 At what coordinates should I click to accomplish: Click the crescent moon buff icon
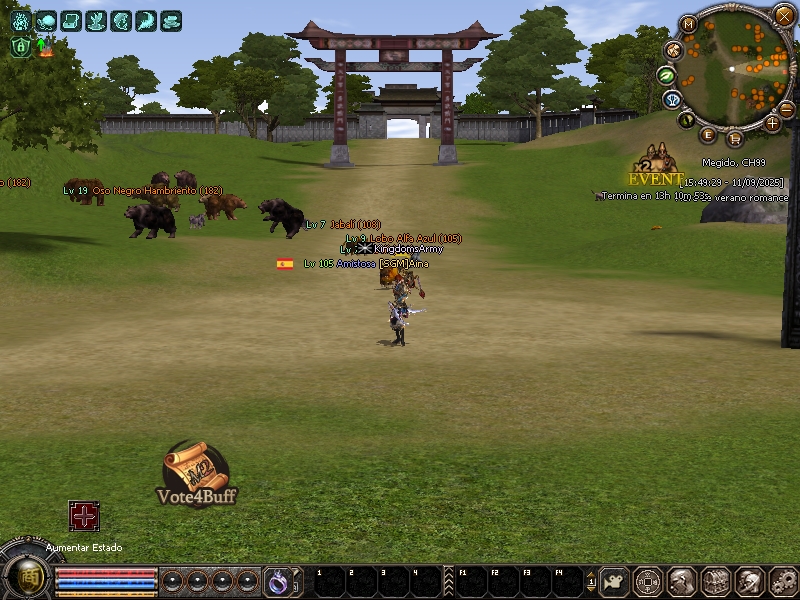[146, 20]
